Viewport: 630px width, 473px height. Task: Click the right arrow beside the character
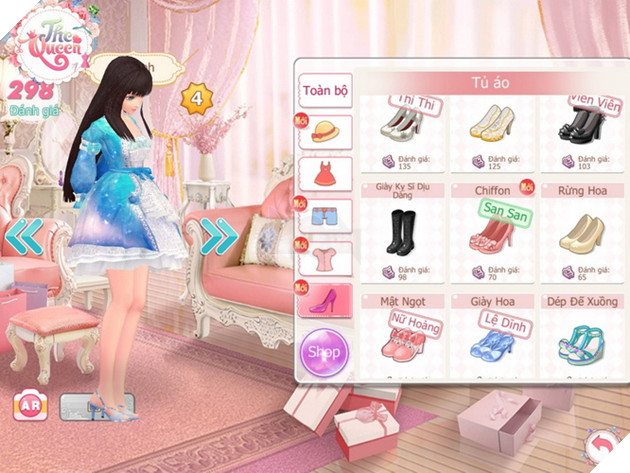[x=219, y=237]
